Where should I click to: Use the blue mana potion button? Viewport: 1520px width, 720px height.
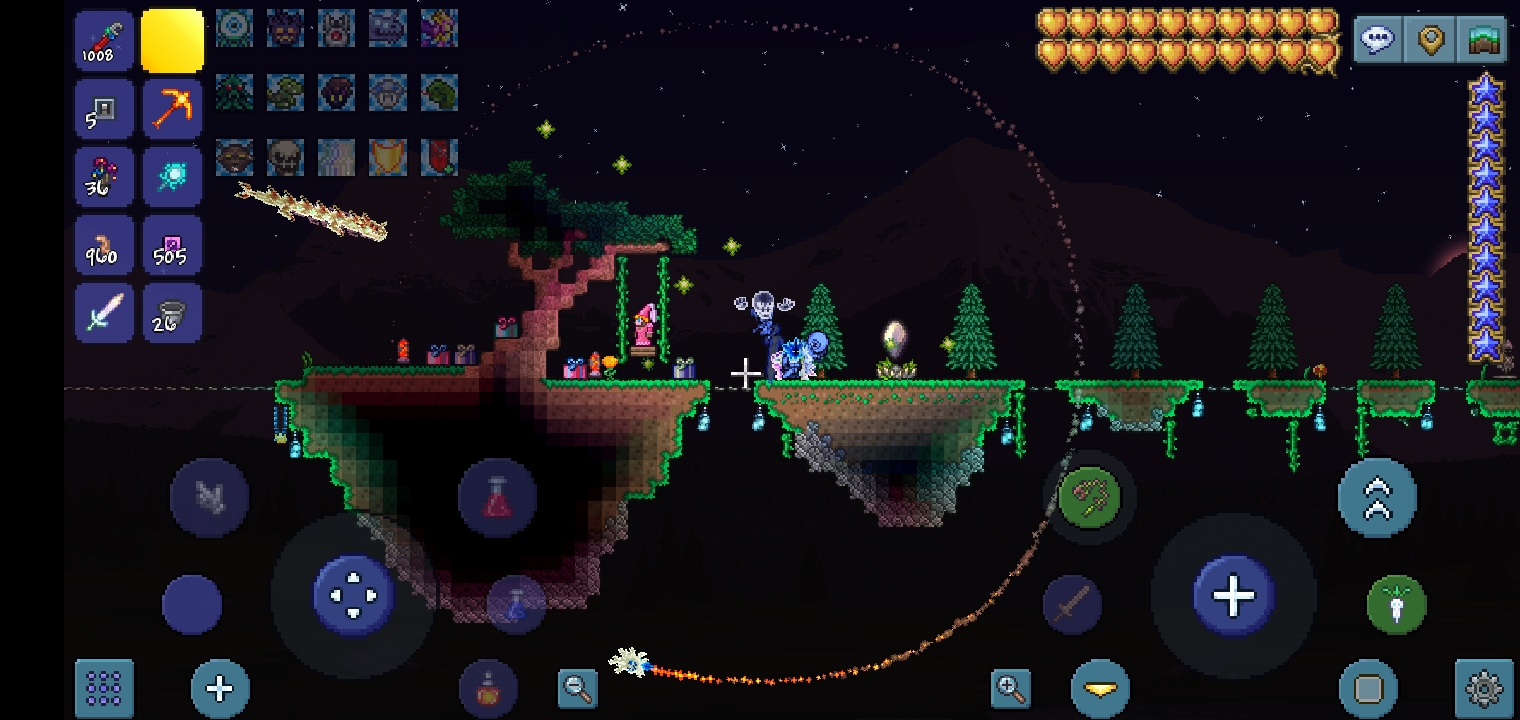[516, 604]
